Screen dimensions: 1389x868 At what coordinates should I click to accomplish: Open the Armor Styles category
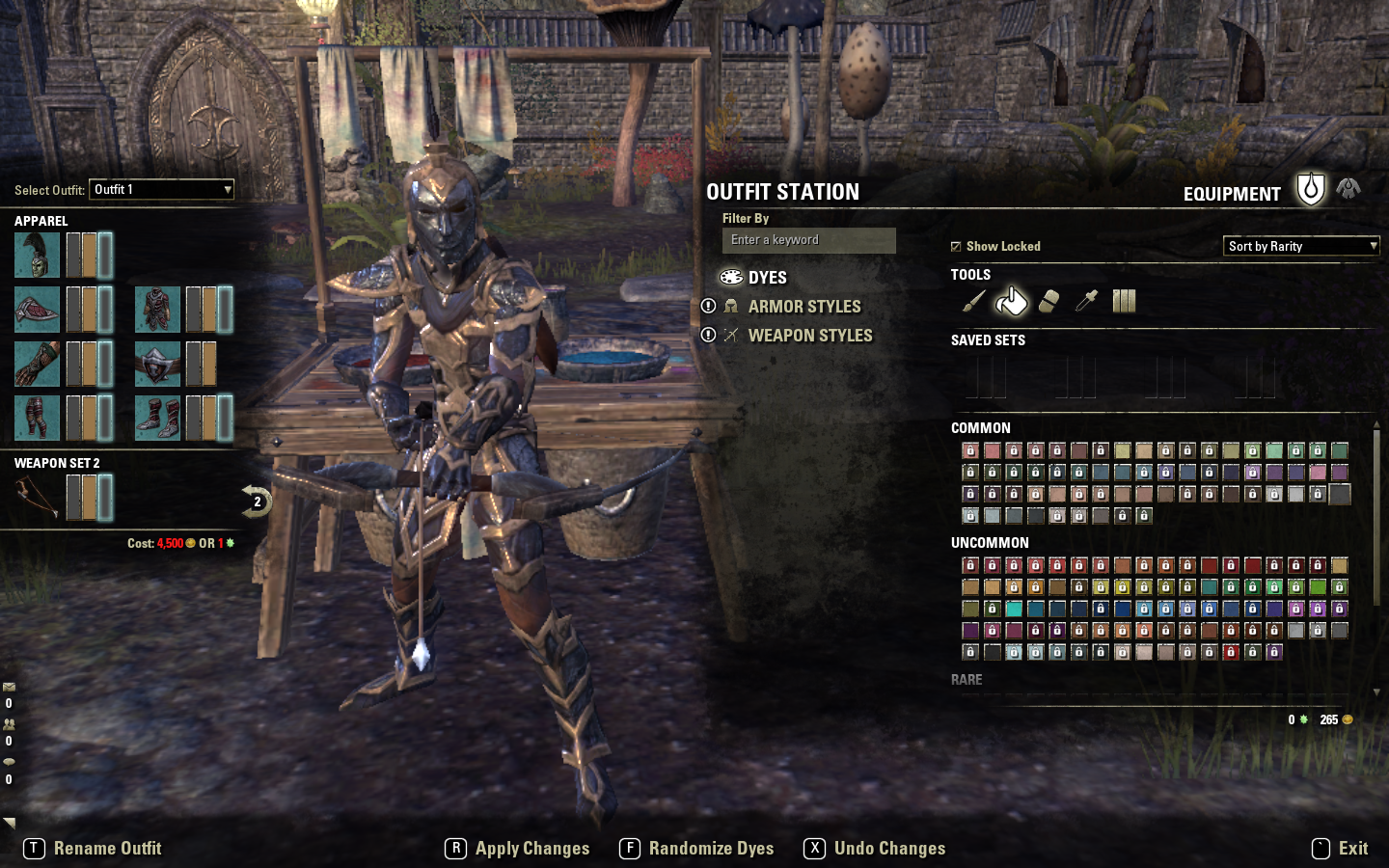click(x=803, y=307)
